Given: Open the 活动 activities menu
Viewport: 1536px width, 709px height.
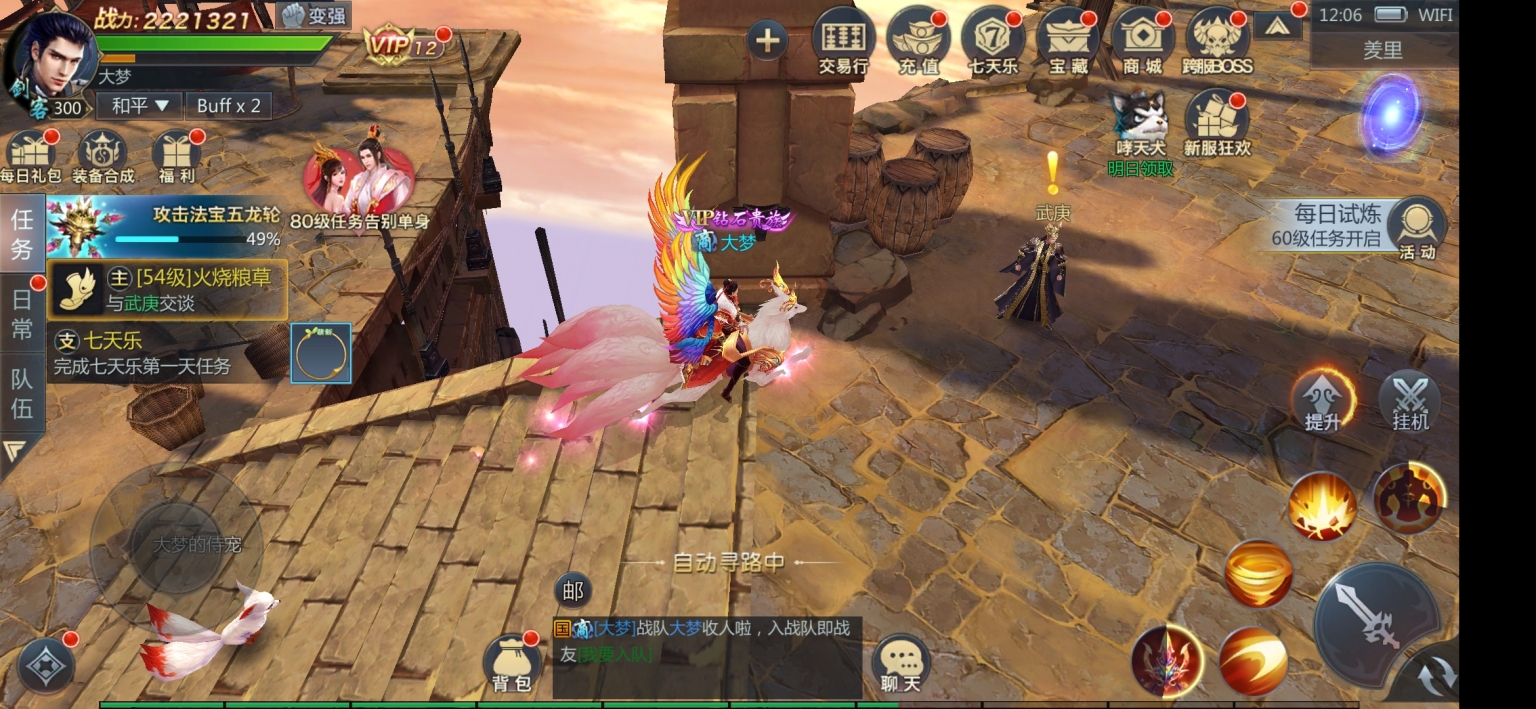Looking at the screenshot, I should tap(1417, 228).
